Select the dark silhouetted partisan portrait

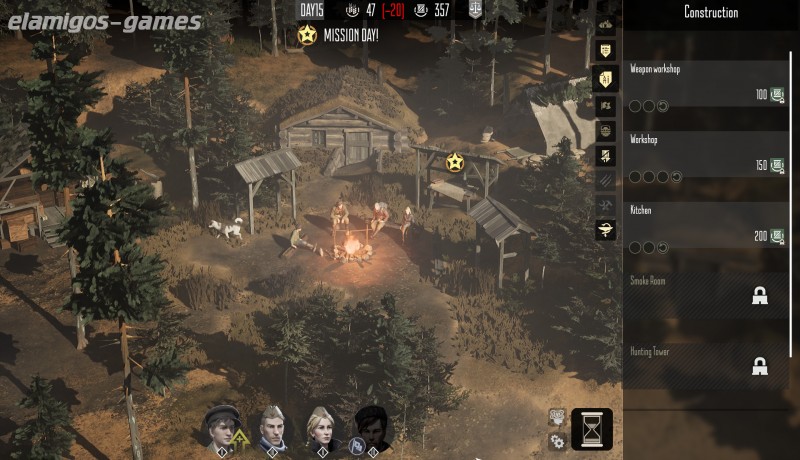(370, 427)
